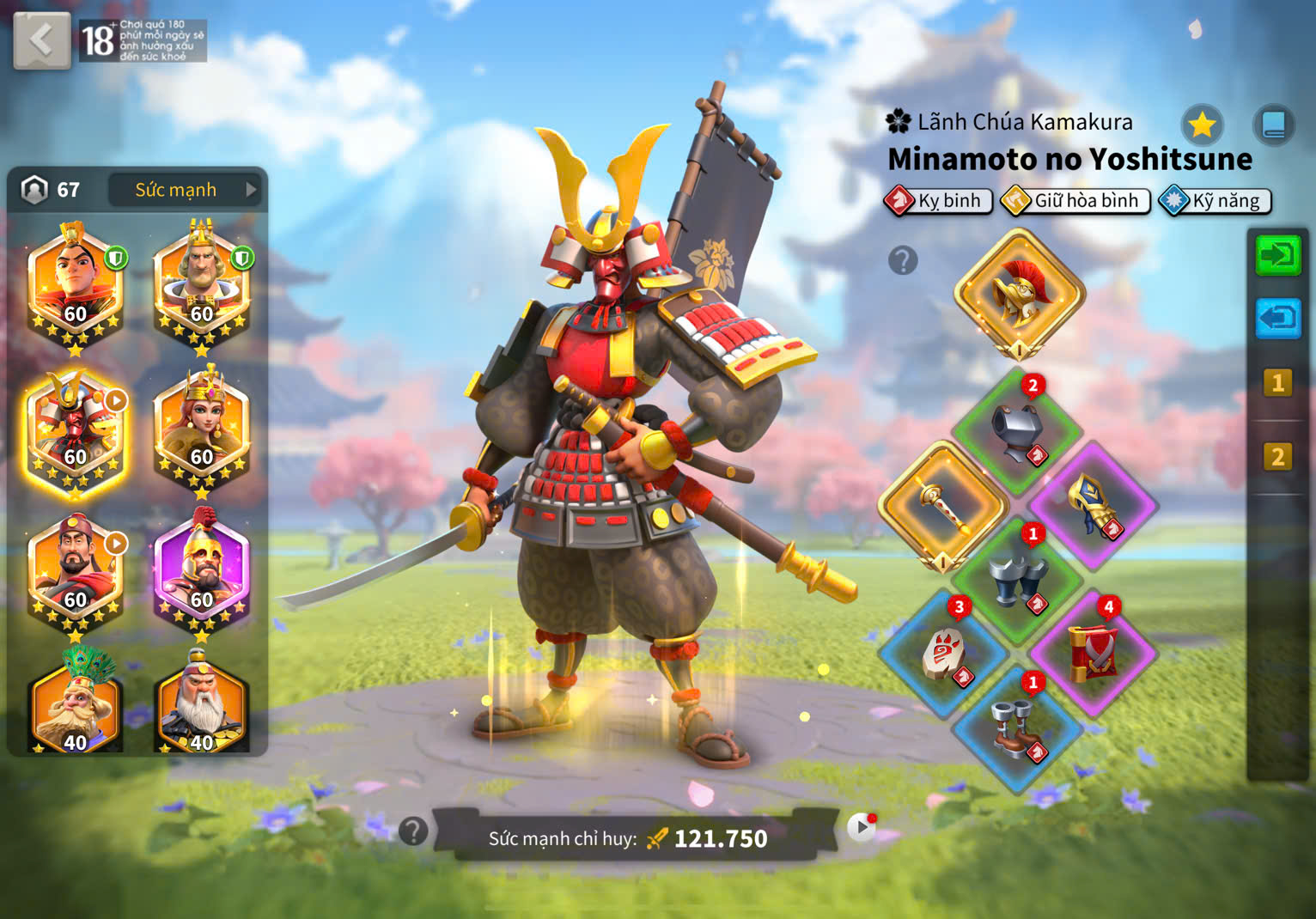
Task: Click the green equip-in arrow button
Action: pos(1277,255)
